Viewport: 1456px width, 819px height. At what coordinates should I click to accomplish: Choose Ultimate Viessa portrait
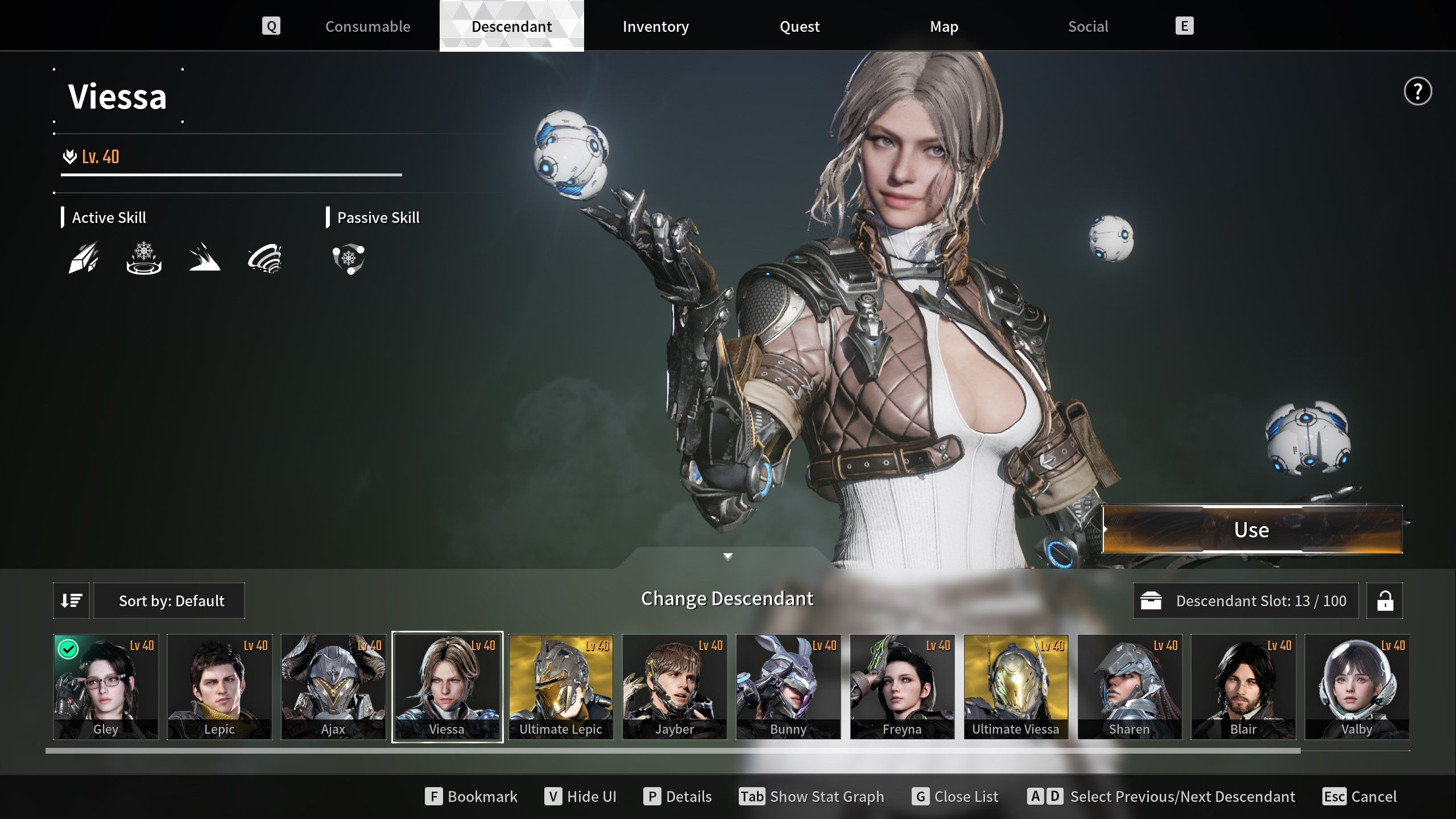coord(1016,686)
